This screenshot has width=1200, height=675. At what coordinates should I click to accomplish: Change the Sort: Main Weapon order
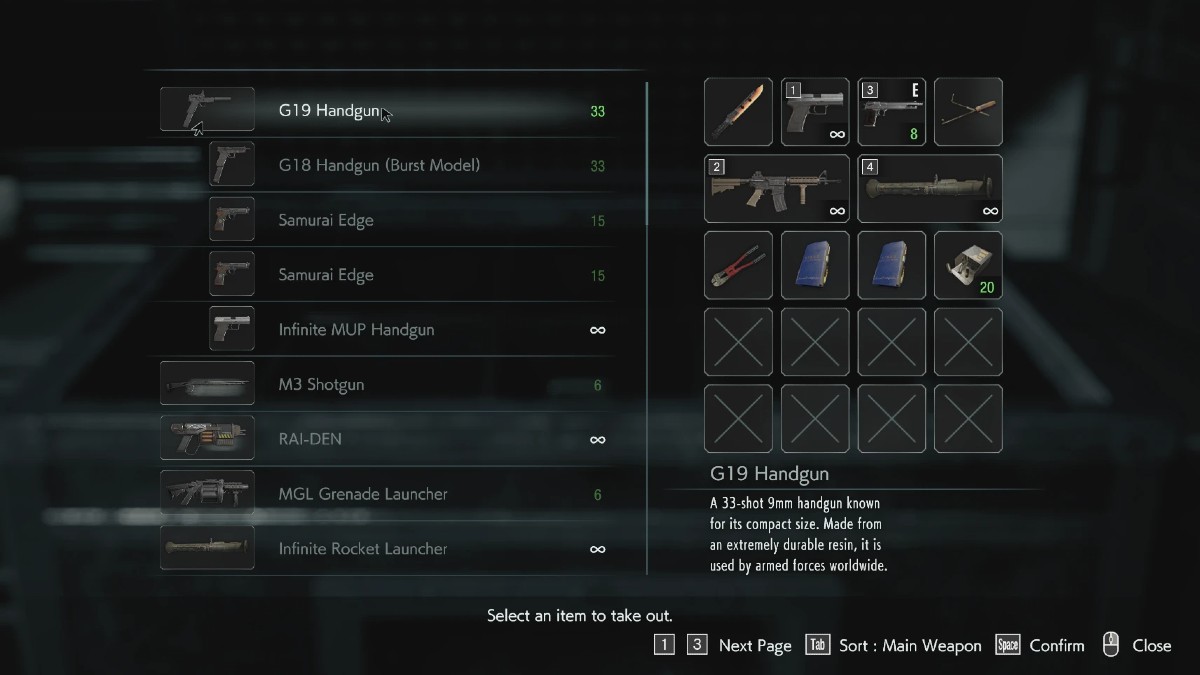click(x=909, y=646)
